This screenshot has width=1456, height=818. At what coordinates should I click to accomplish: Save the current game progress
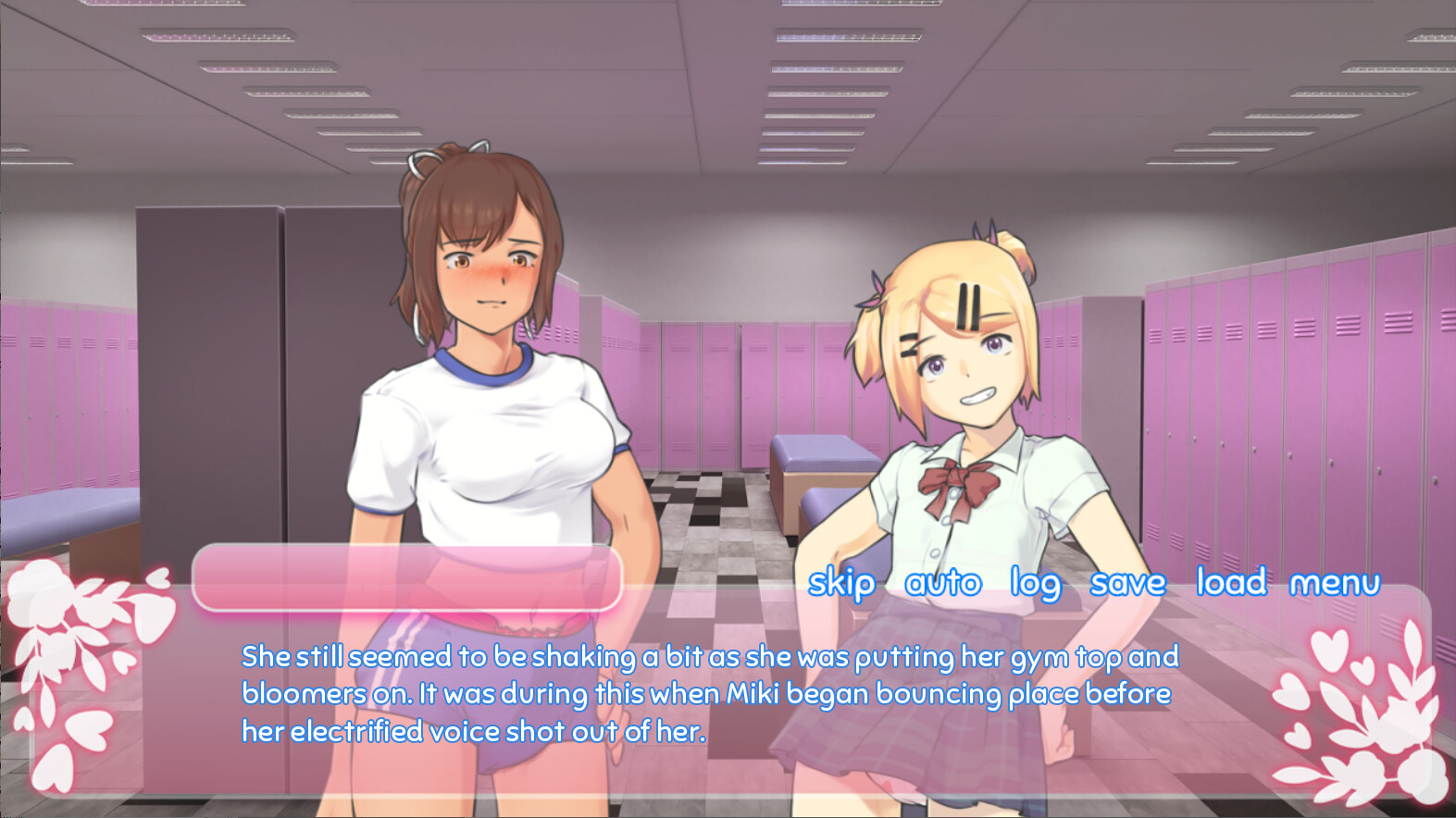click(x=1129, y=583)
